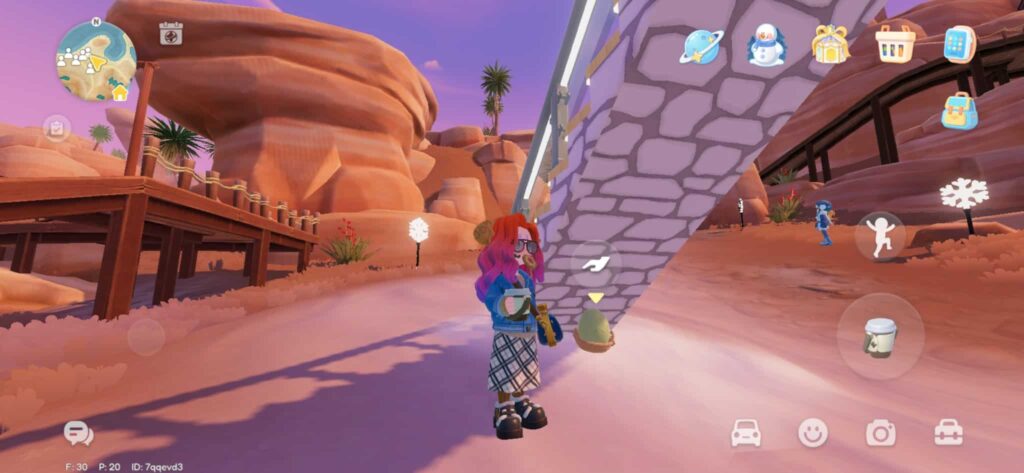
Task: Use the bucket item button
Action: click(880, 336)
